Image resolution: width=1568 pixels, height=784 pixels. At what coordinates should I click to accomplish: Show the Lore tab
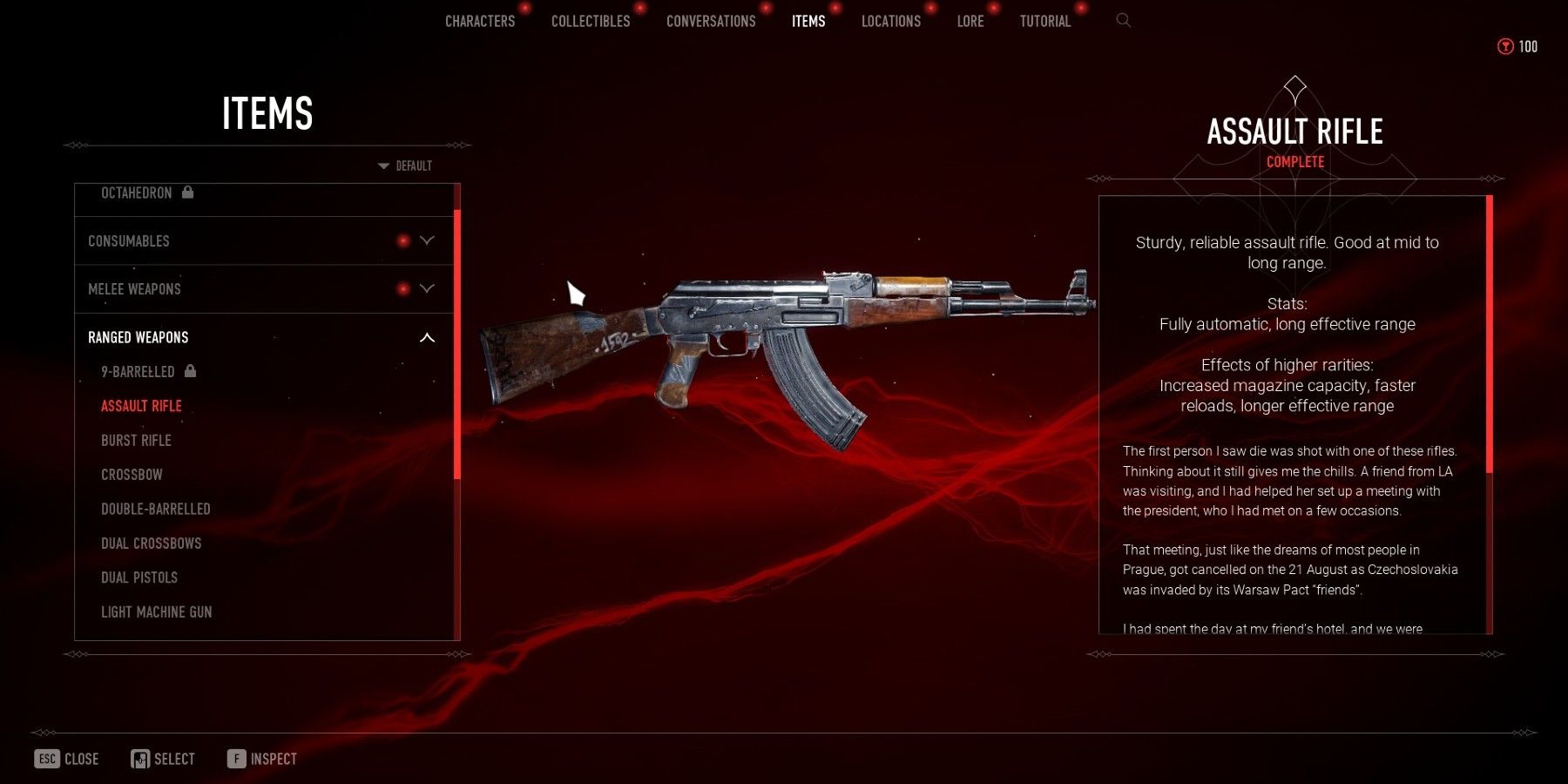tap(970, 21)
